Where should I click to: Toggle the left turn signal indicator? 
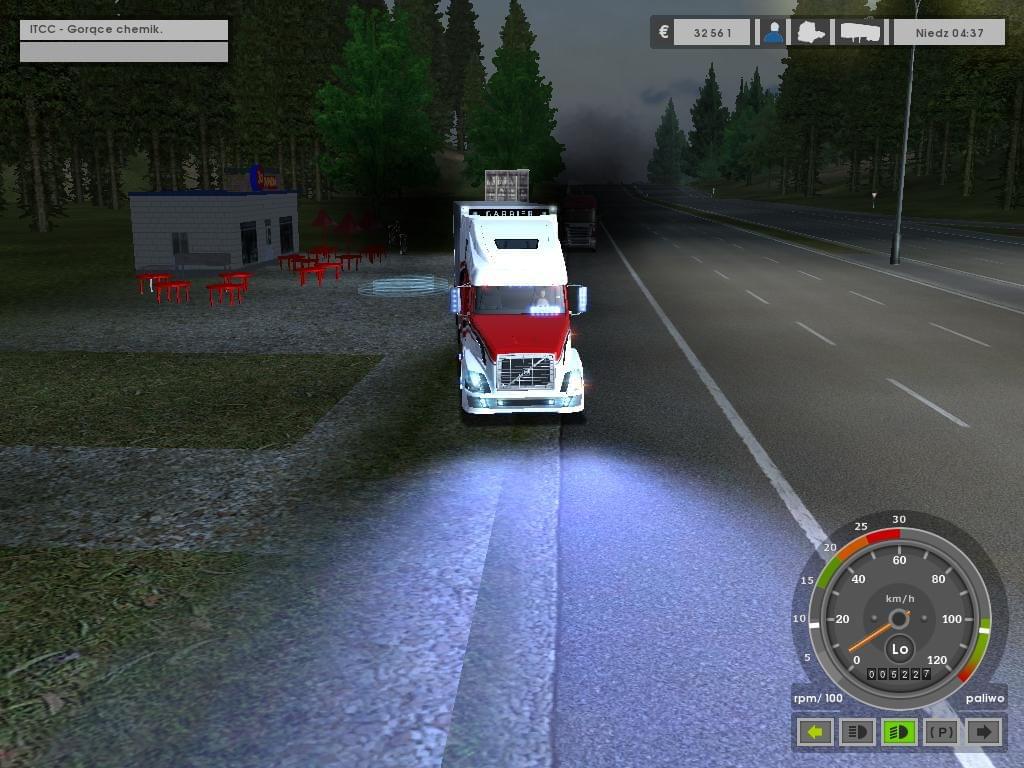click(x=815, y=732)
